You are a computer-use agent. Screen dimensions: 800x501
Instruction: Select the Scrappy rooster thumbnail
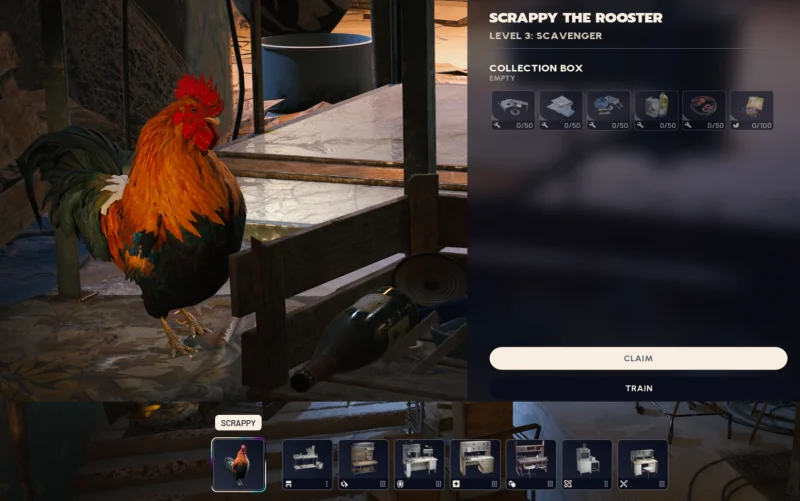click(238, 464)
